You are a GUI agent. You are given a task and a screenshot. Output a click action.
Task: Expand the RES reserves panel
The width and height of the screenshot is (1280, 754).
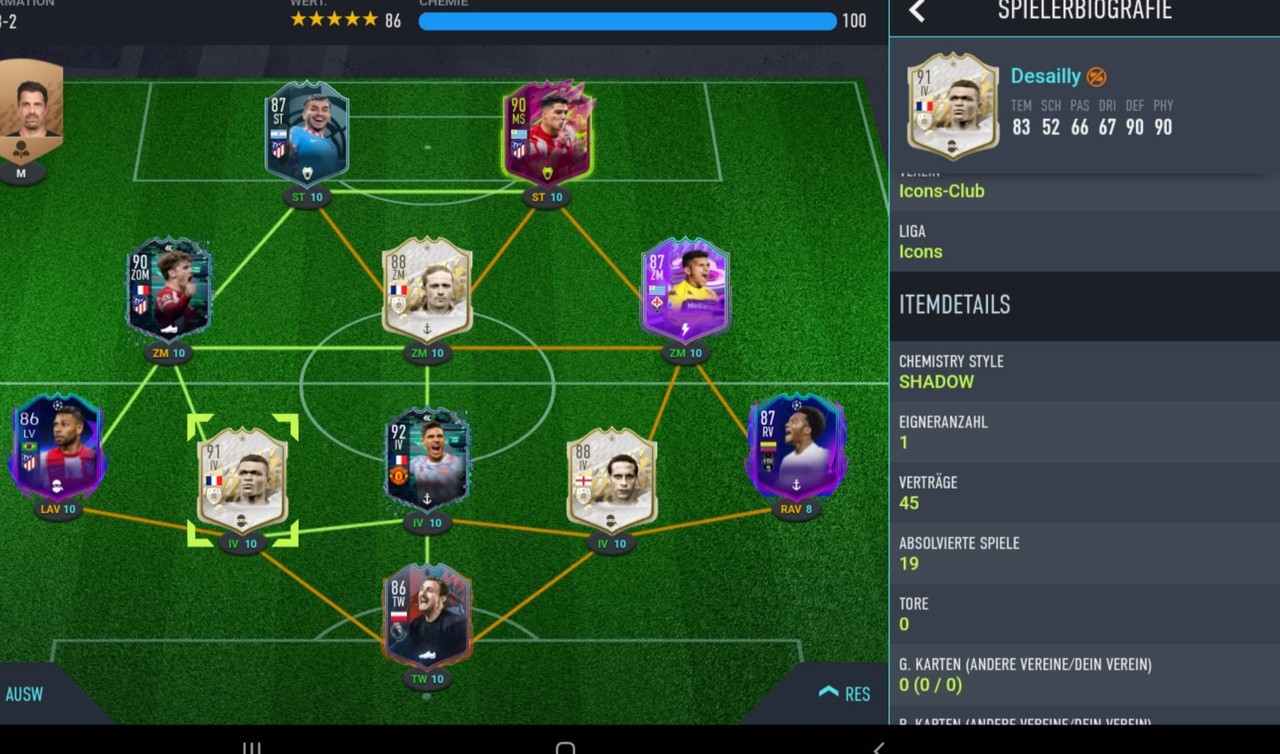point(845,693)
